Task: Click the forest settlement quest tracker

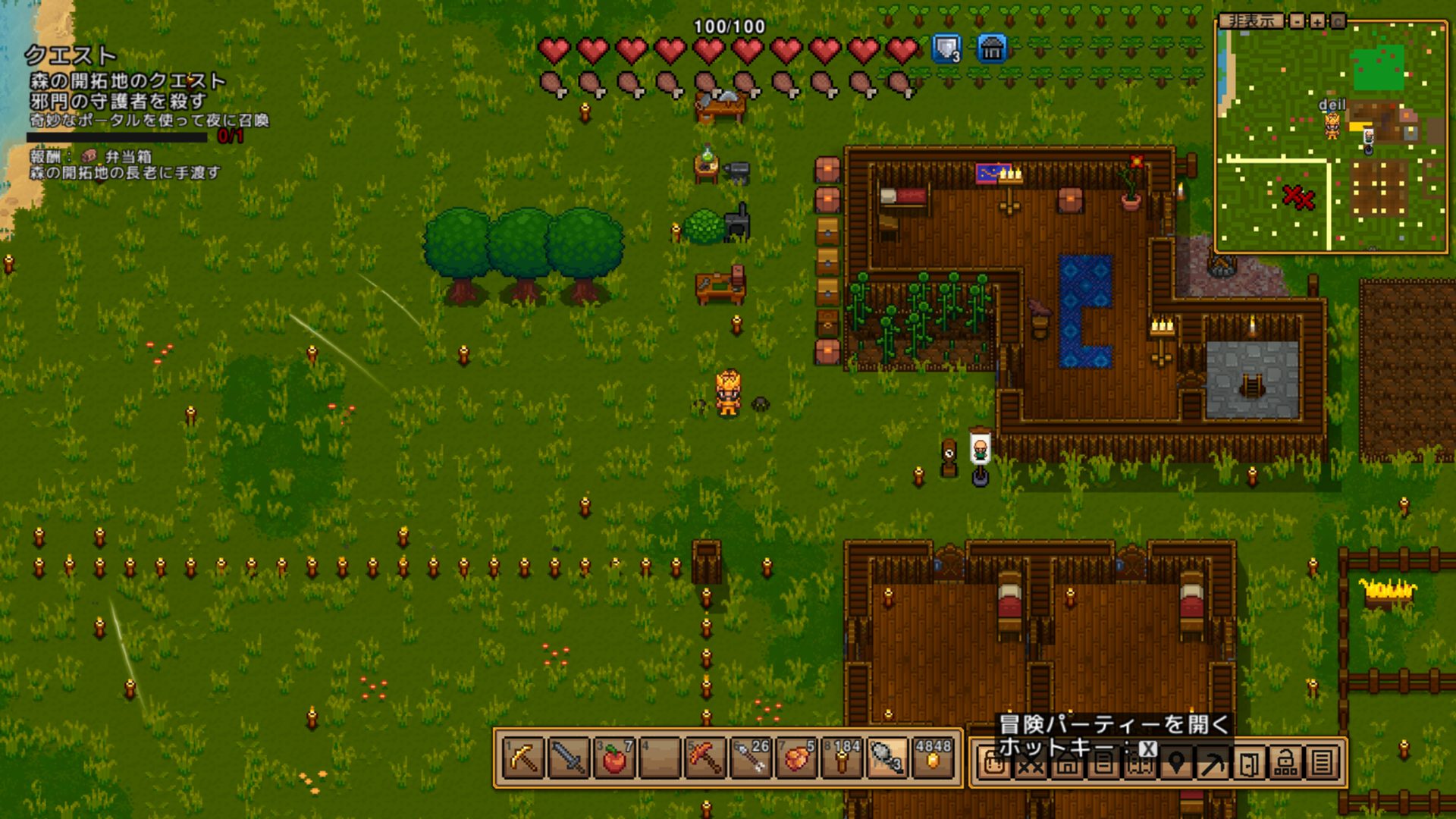Action: pos(127,81)
